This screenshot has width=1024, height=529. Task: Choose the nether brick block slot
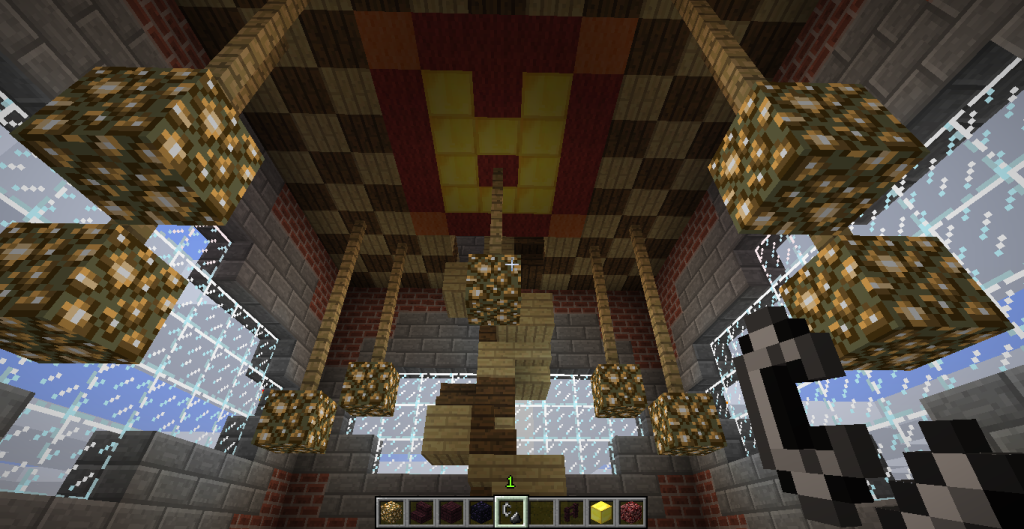(451, 512)
